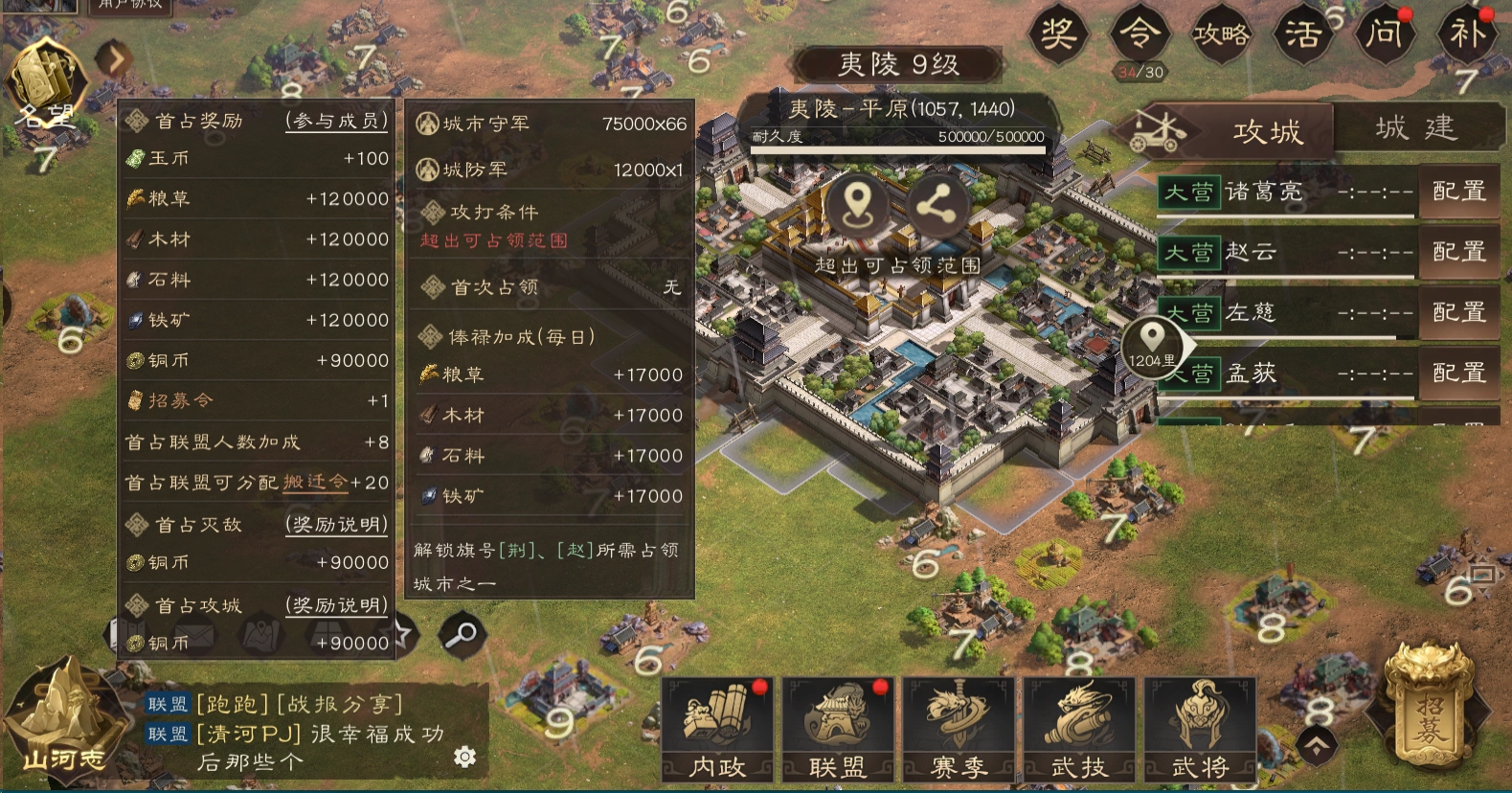The width and height of the screenshot is (1512, 793).
Task: Click 配置 next to 诸葛亮
Action: [1459, 192]
